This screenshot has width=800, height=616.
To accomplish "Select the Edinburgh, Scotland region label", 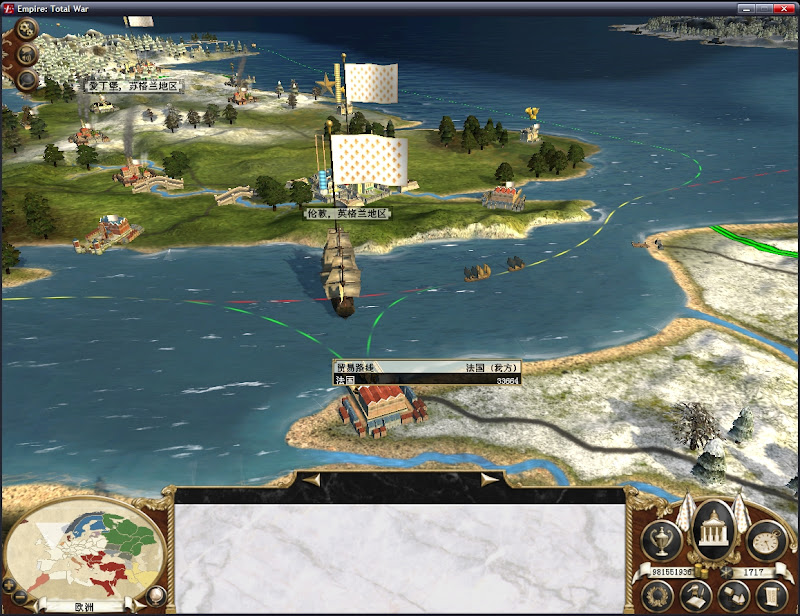I will click(x=133, y=86).
